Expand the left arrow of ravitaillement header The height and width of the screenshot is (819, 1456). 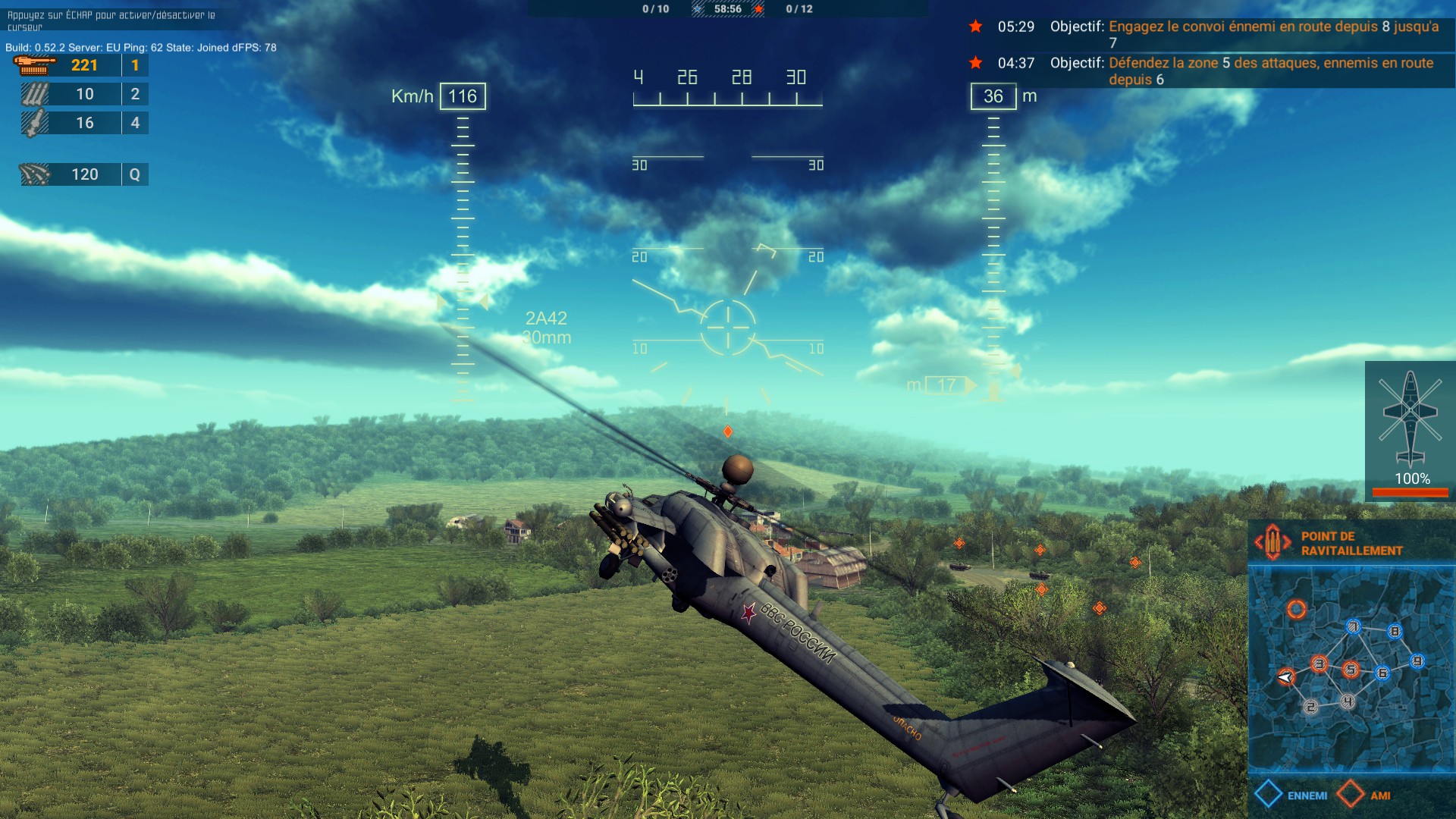[1260, 541]
